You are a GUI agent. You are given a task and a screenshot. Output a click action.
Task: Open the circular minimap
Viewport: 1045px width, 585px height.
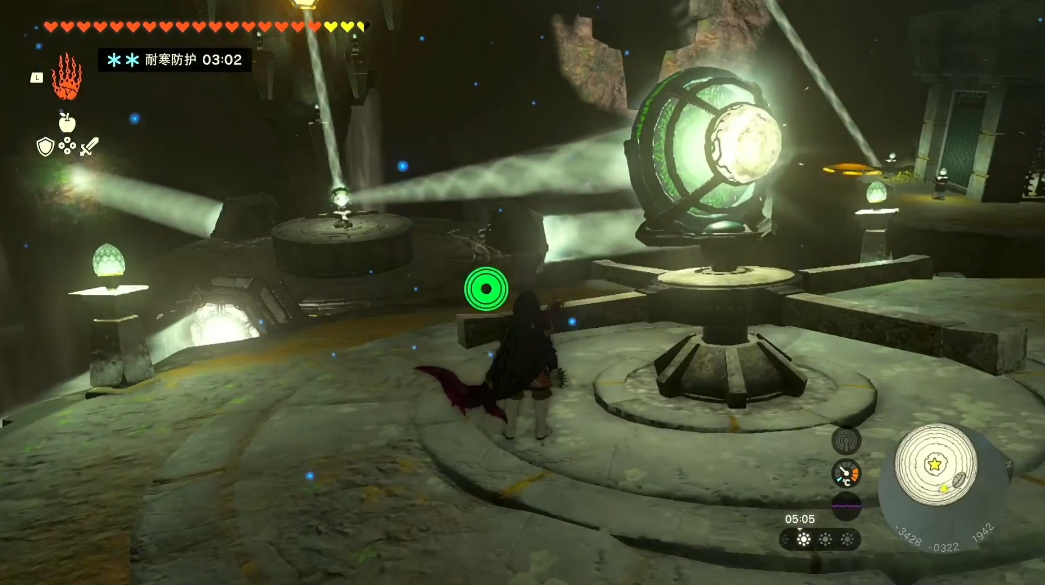(935, 466)
